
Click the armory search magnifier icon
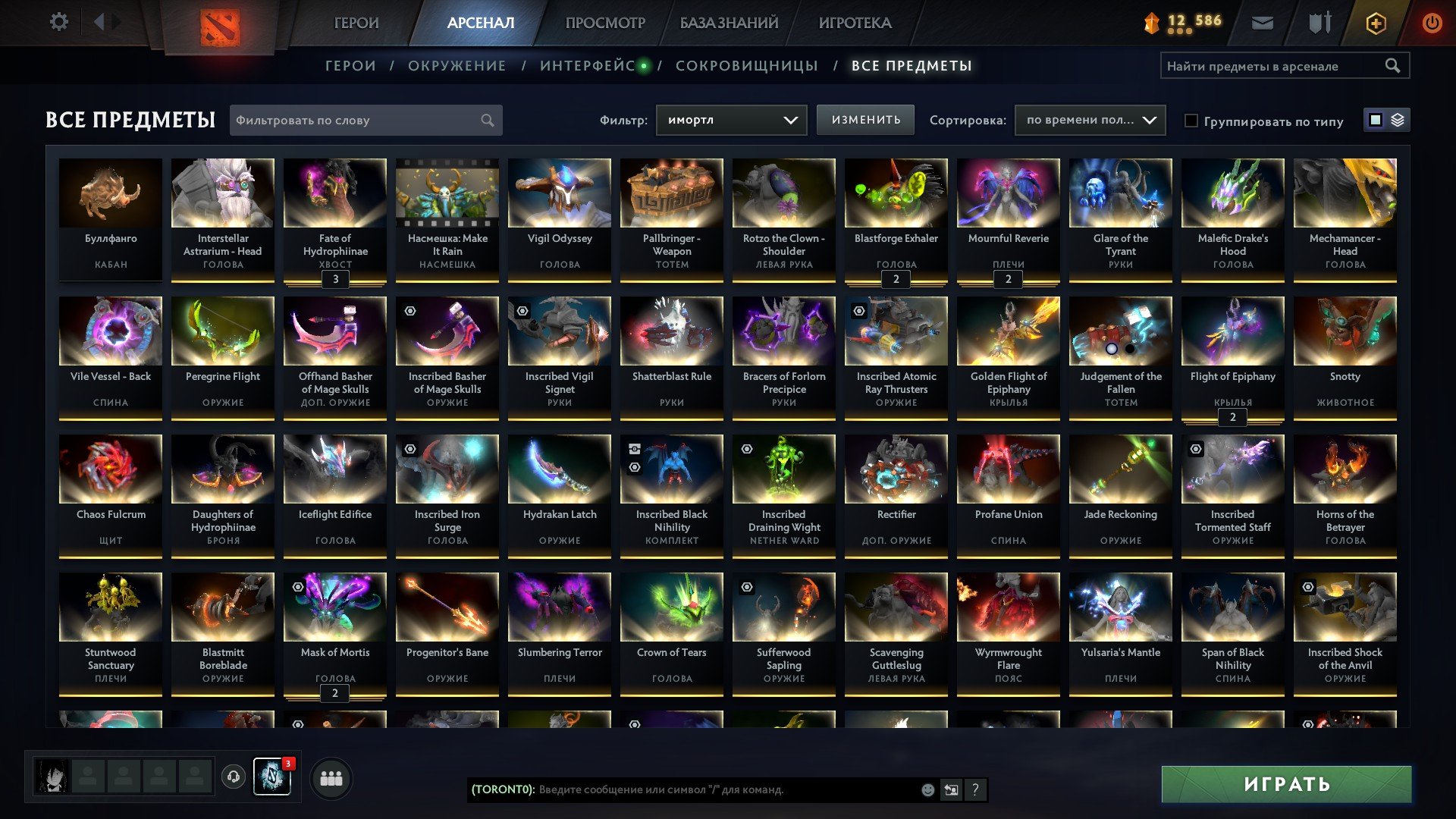coord(1394,66)
